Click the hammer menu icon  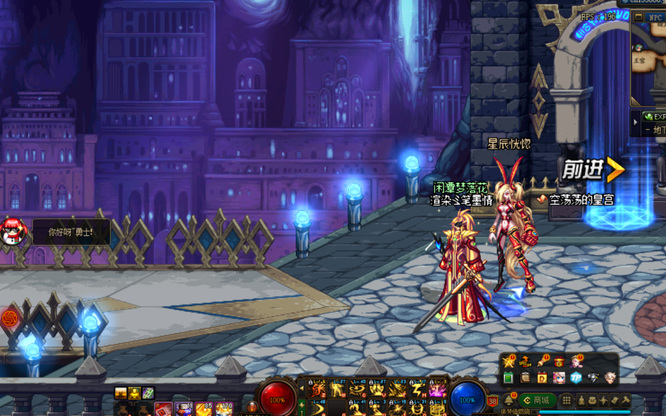(x=626, y=400)
